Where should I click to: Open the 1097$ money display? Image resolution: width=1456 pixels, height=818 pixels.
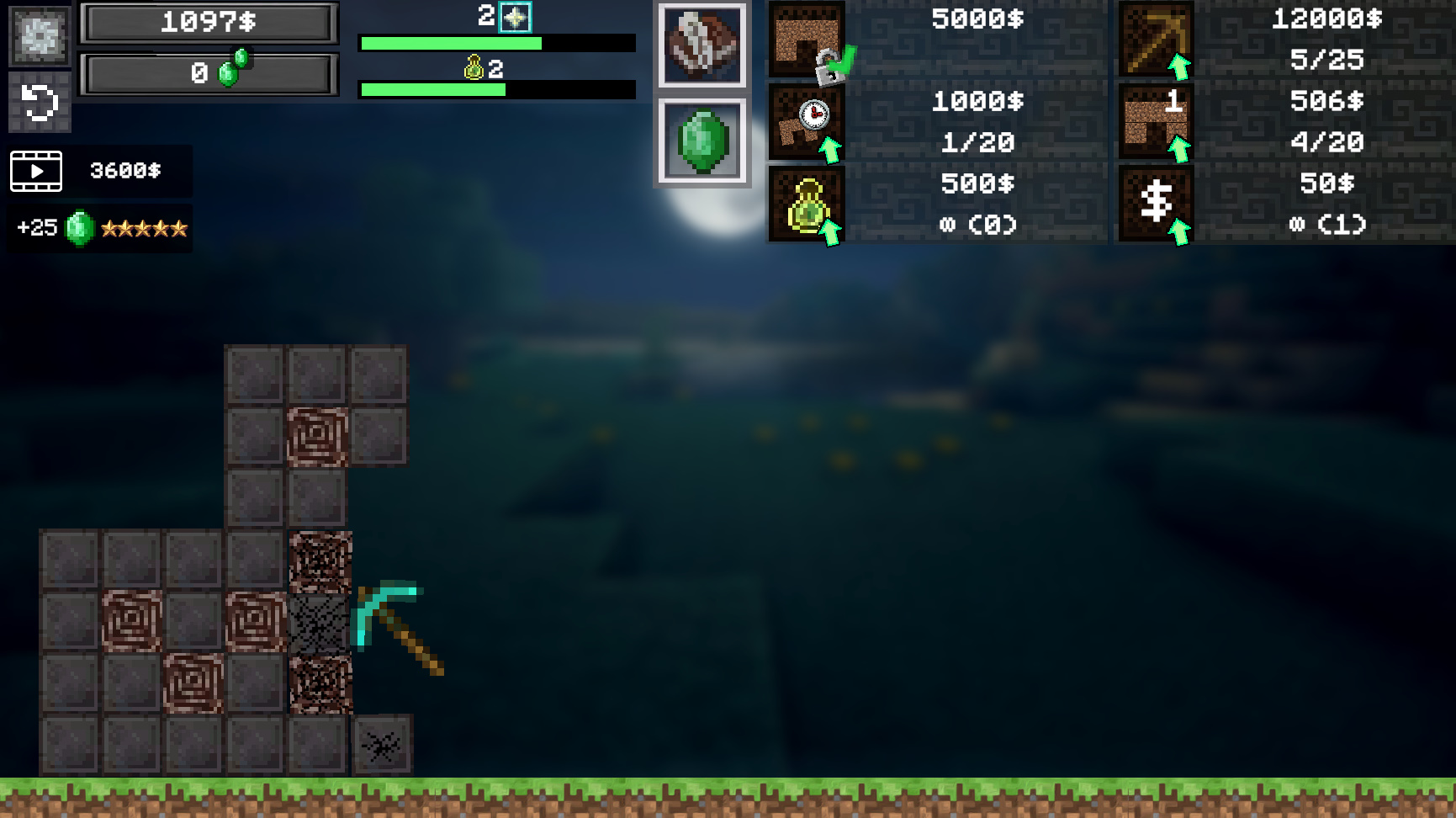(x=207, y=23)
